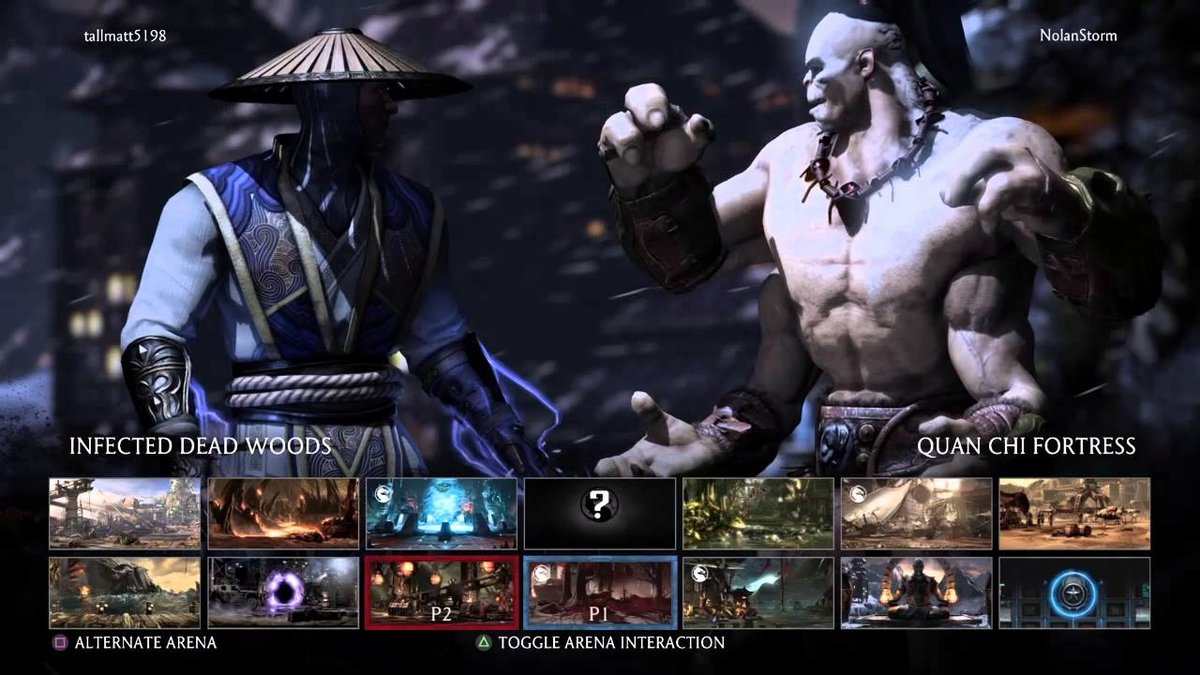Image resolution: width=1200 pixels, height=675 pixels.
Task: Pick the arena with the blue star emblem
Action: [x=1074, y=592]
